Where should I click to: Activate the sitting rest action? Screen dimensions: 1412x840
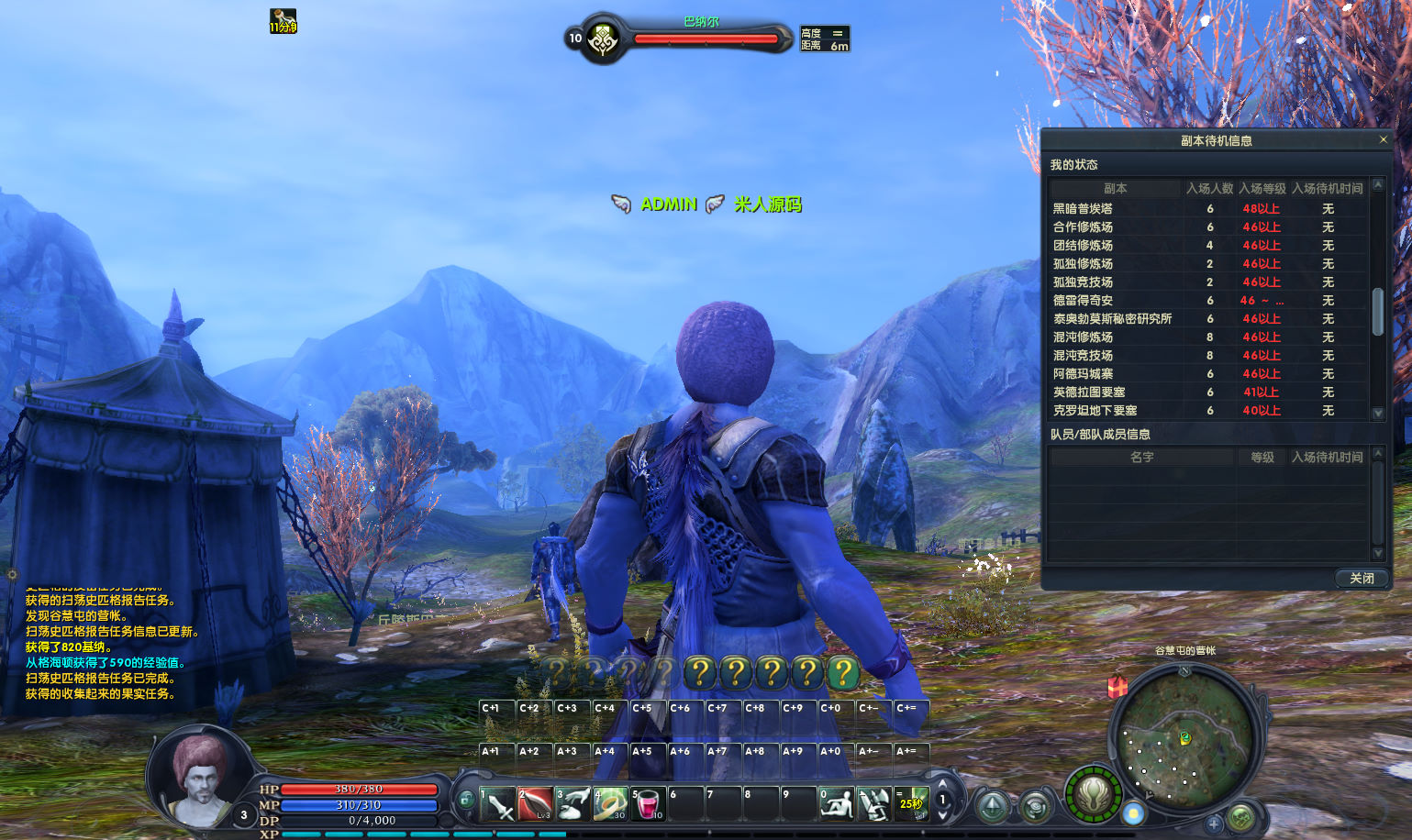836,804
